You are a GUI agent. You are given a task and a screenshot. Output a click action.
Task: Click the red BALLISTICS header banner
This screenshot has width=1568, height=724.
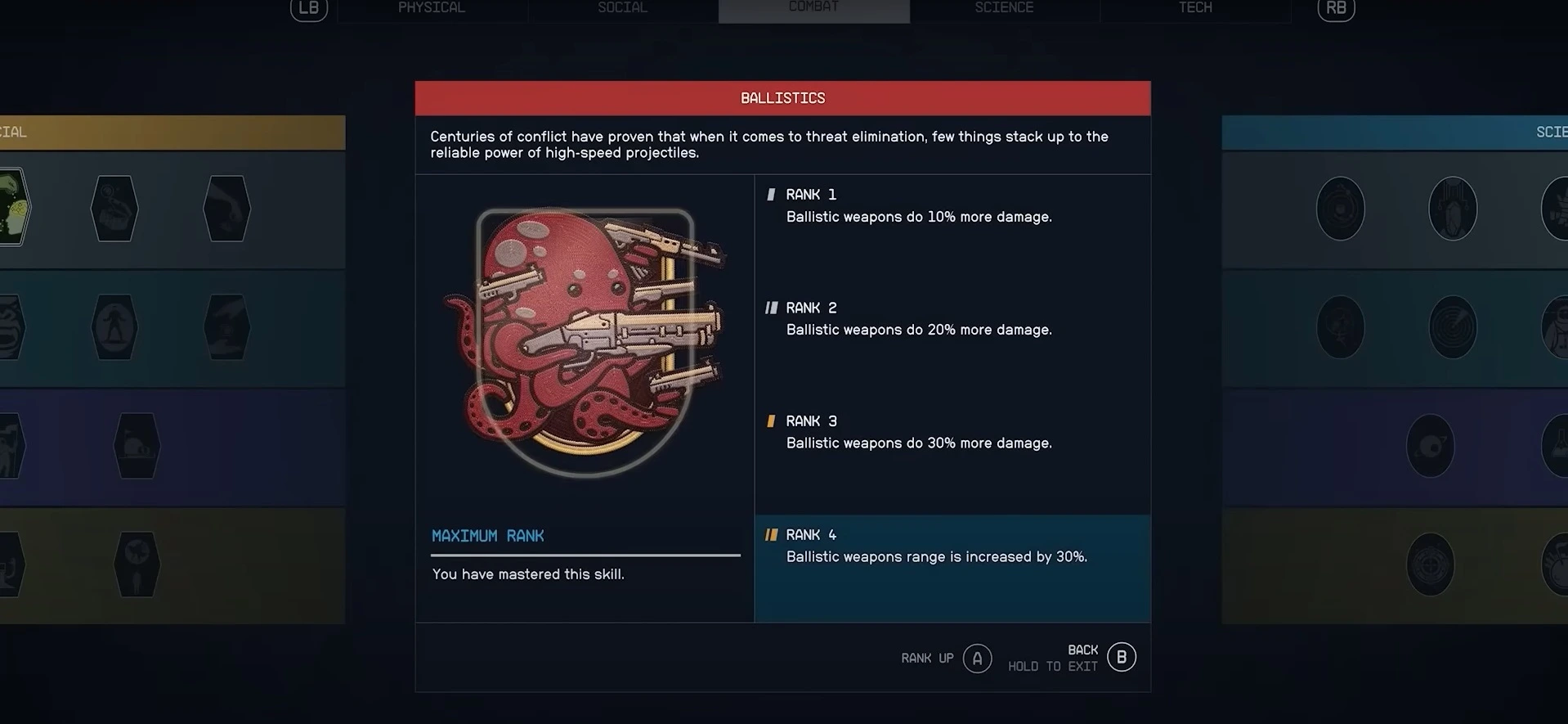click(x=782, y=97)
